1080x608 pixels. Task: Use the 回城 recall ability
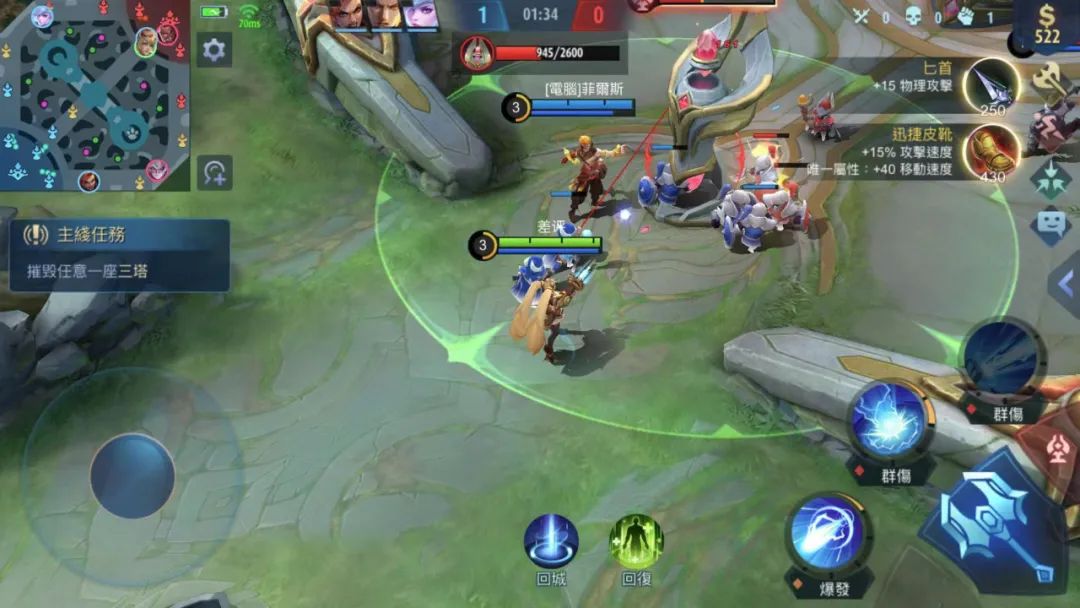point(551,542)
